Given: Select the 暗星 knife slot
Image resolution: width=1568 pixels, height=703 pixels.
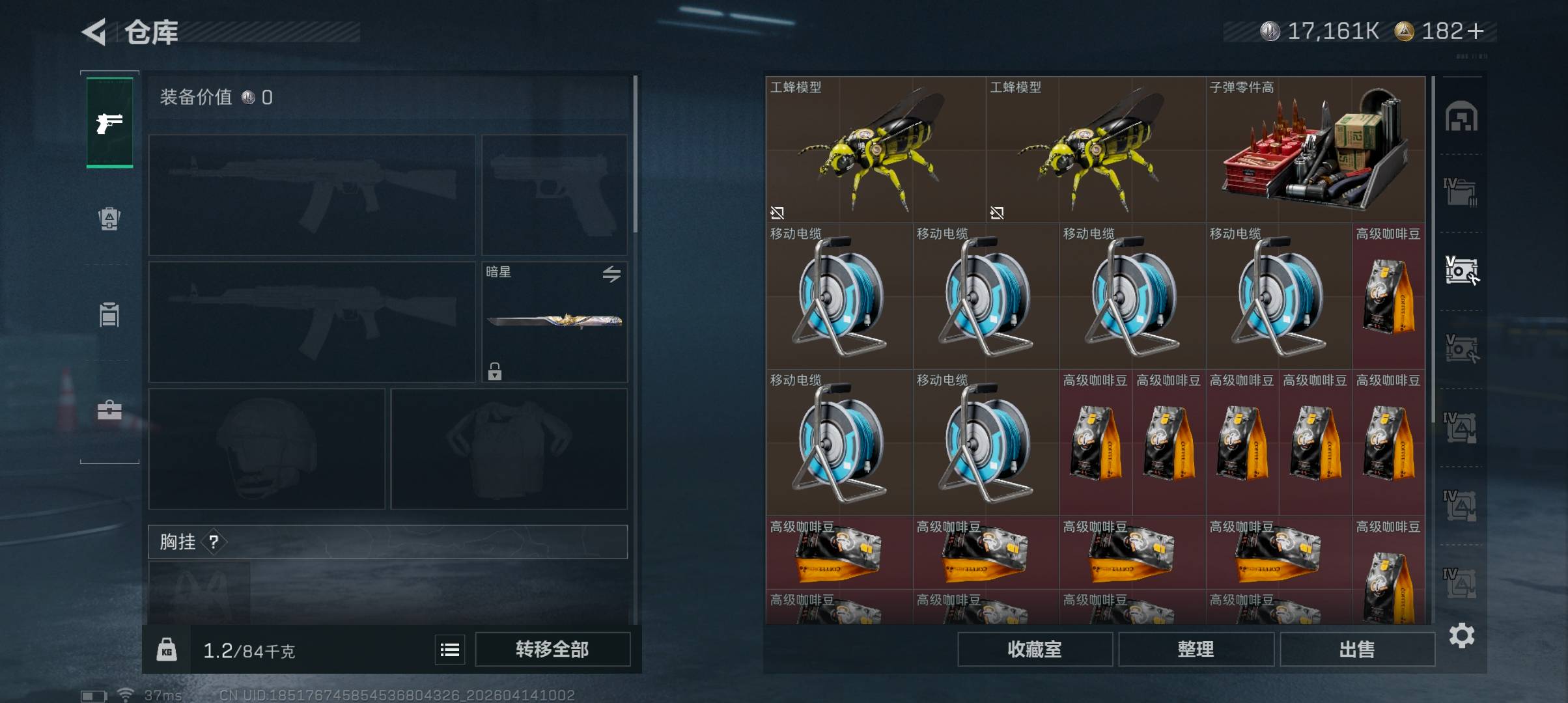Looking at the screenshot, I should pos(554,322).
